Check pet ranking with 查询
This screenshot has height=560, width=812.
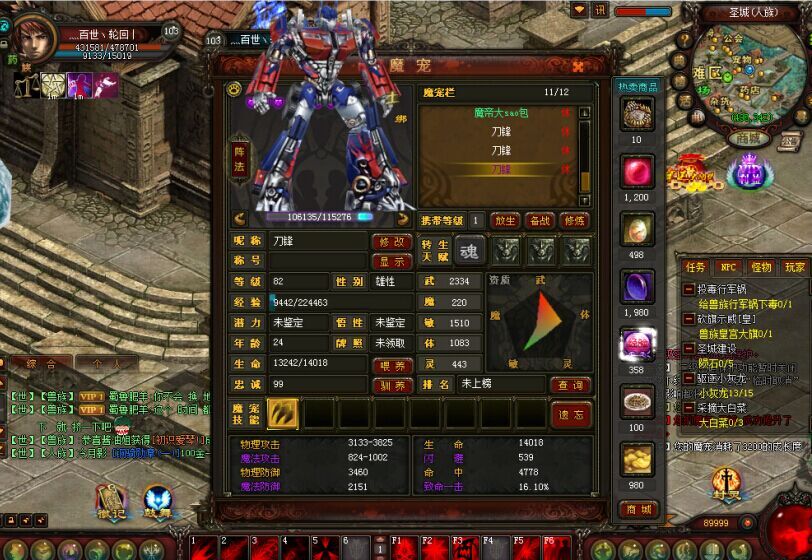(x=570, y=385)
